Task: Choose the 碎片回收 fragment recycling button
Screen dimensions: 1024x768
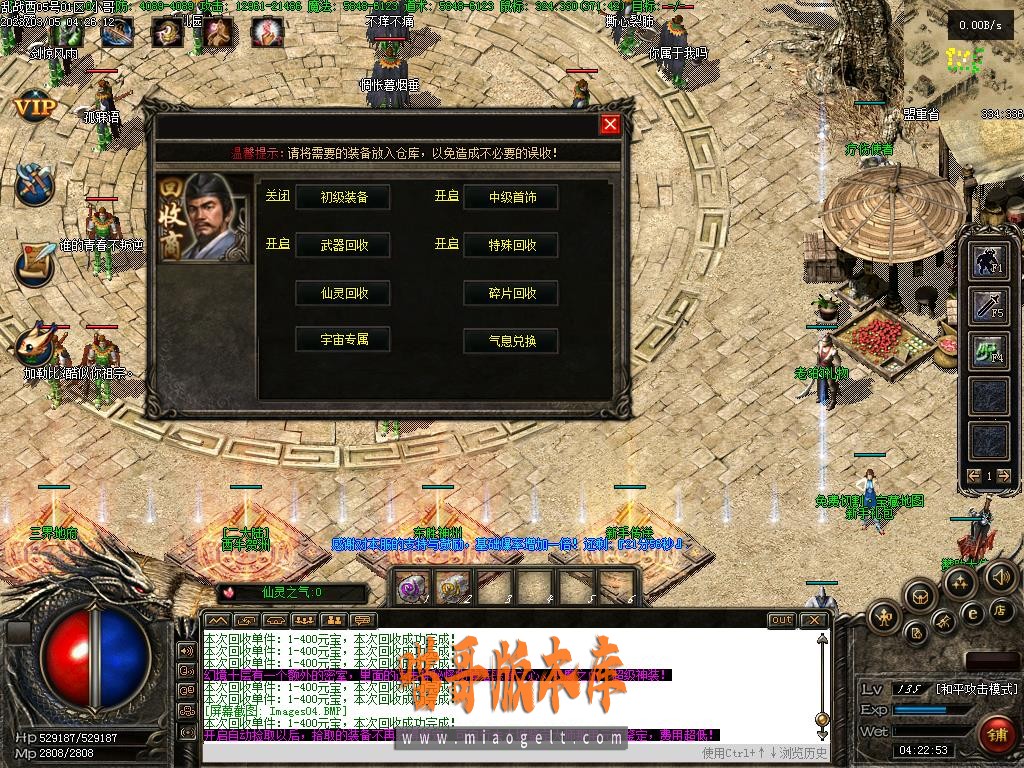Action: click(512, 293)
